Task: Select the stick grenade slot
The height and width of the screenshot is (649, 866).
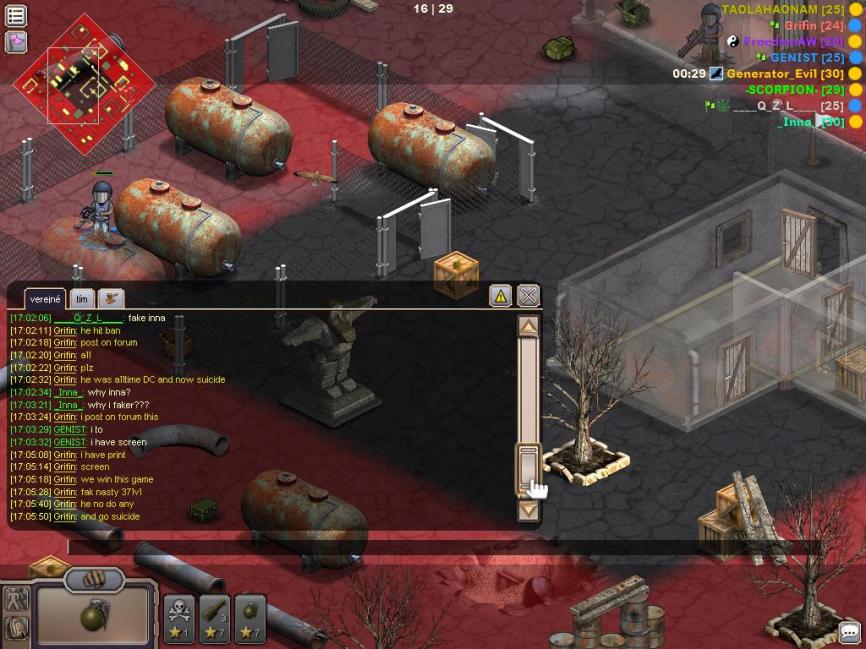Action: click(x=215, y=619)
